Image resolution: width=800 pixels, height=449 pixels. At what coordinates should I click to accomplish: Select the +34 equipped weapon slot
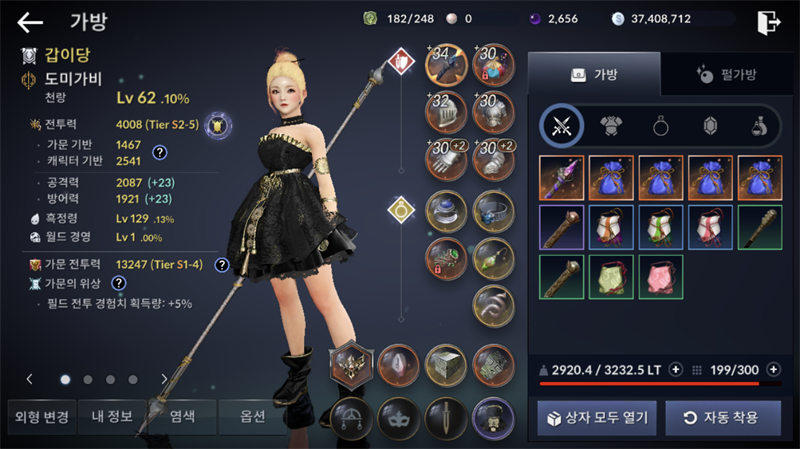click(x=445, y=63)
